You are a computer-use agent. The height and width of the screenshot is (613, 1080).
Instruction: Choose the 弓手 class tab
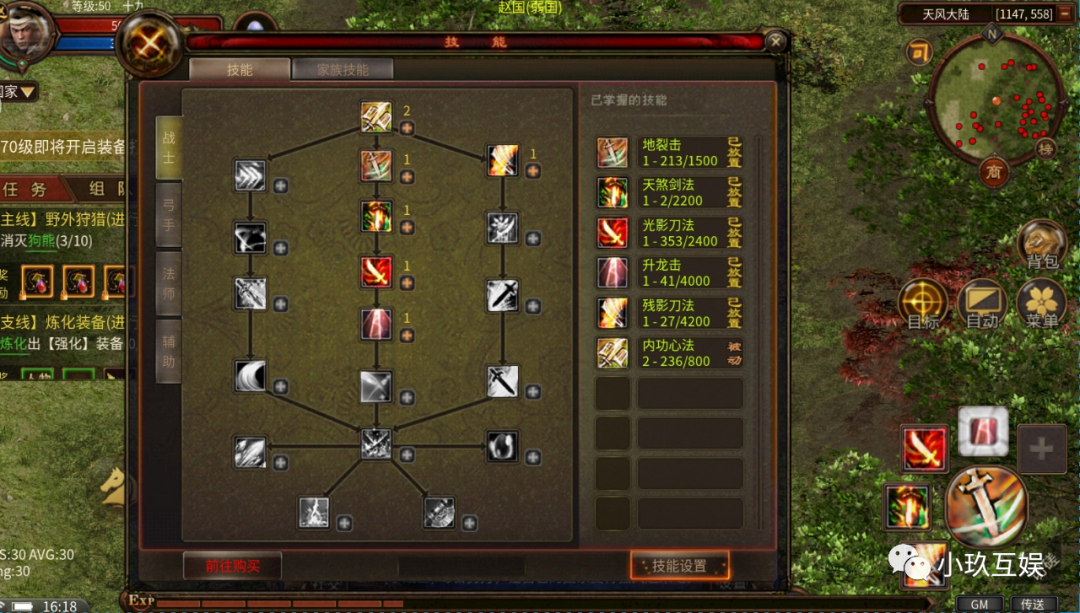click(x=168, y=214)
